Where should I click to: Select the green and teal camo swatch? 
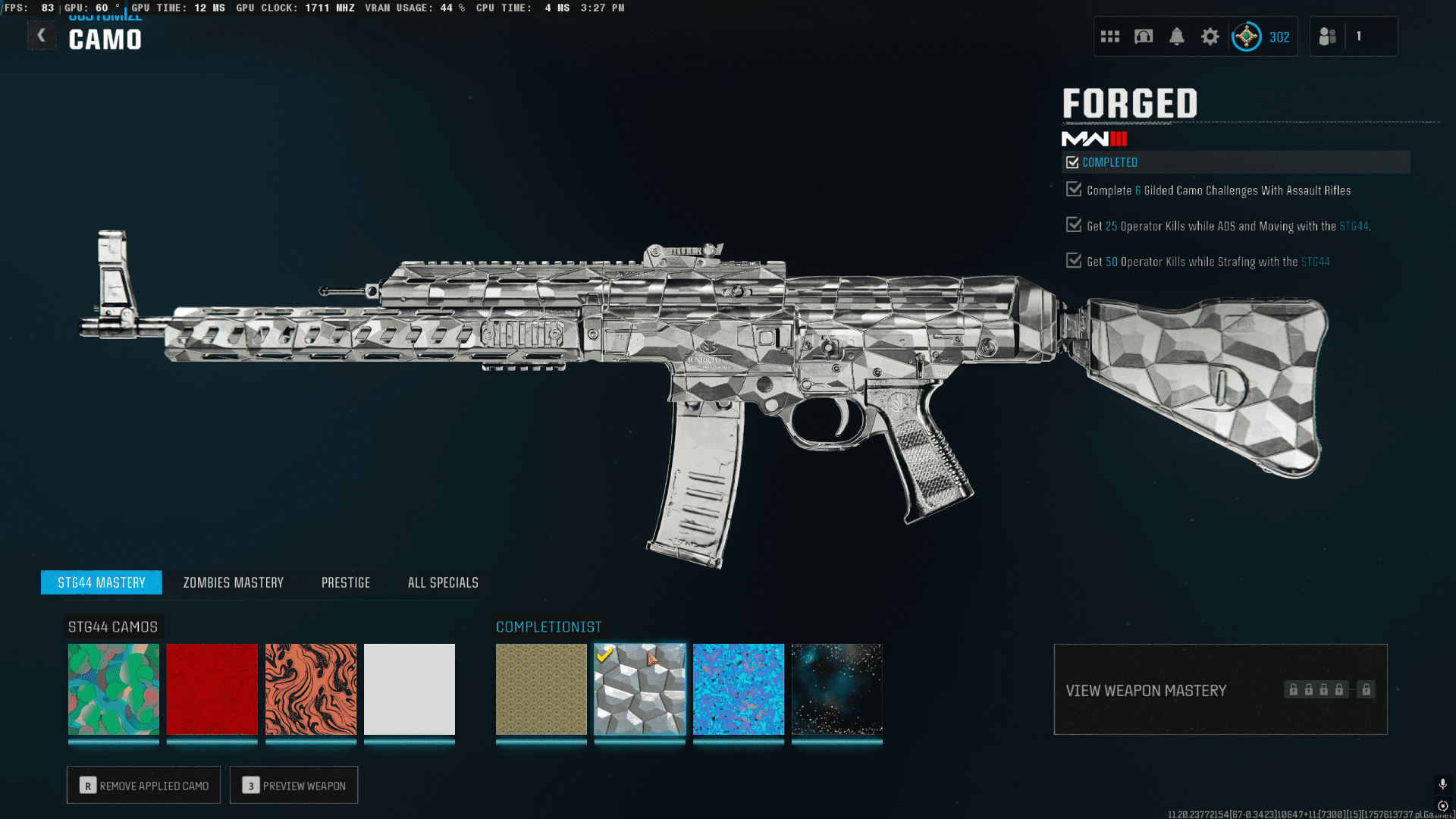pos(114,689)
